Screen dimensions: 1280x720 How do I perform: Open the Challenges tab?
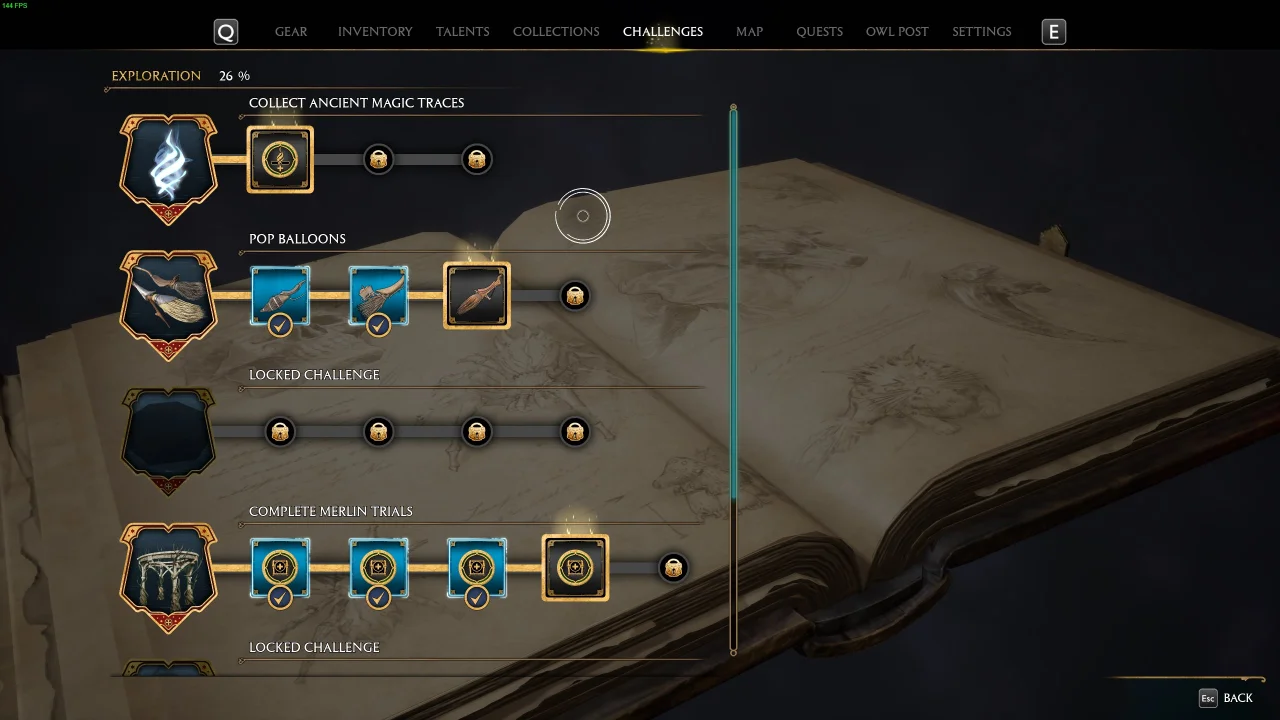point(663,31)
